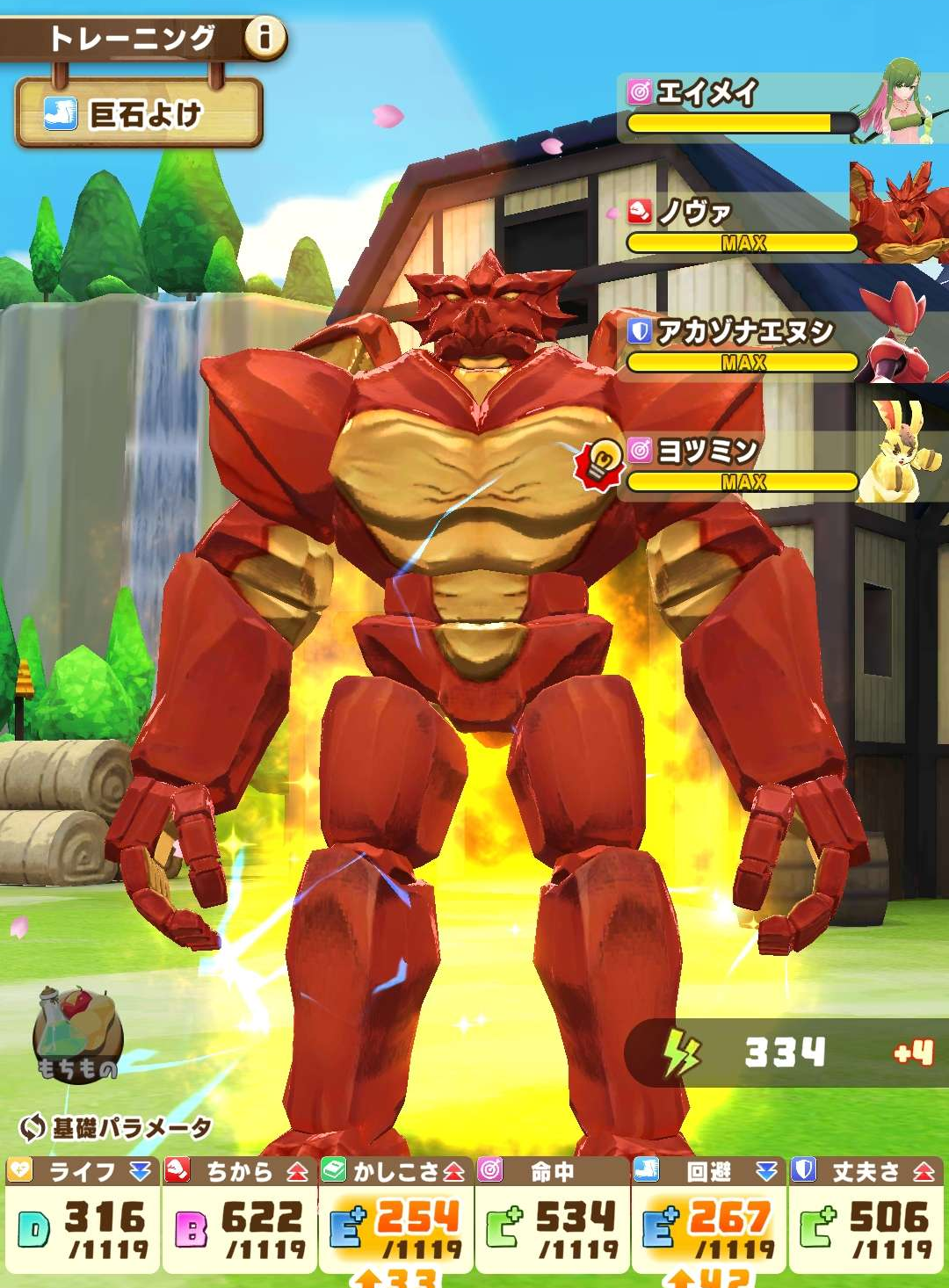Choose the ちから stat panel
This screenshot has height=1288, width=949.
pyautogui.click(x=239, y=1216)
